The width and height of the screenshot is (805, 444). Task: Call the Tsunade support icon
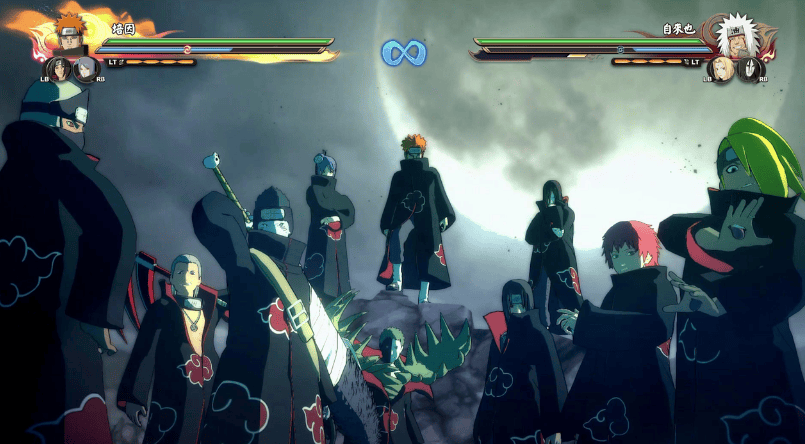[x=722, y=69]
